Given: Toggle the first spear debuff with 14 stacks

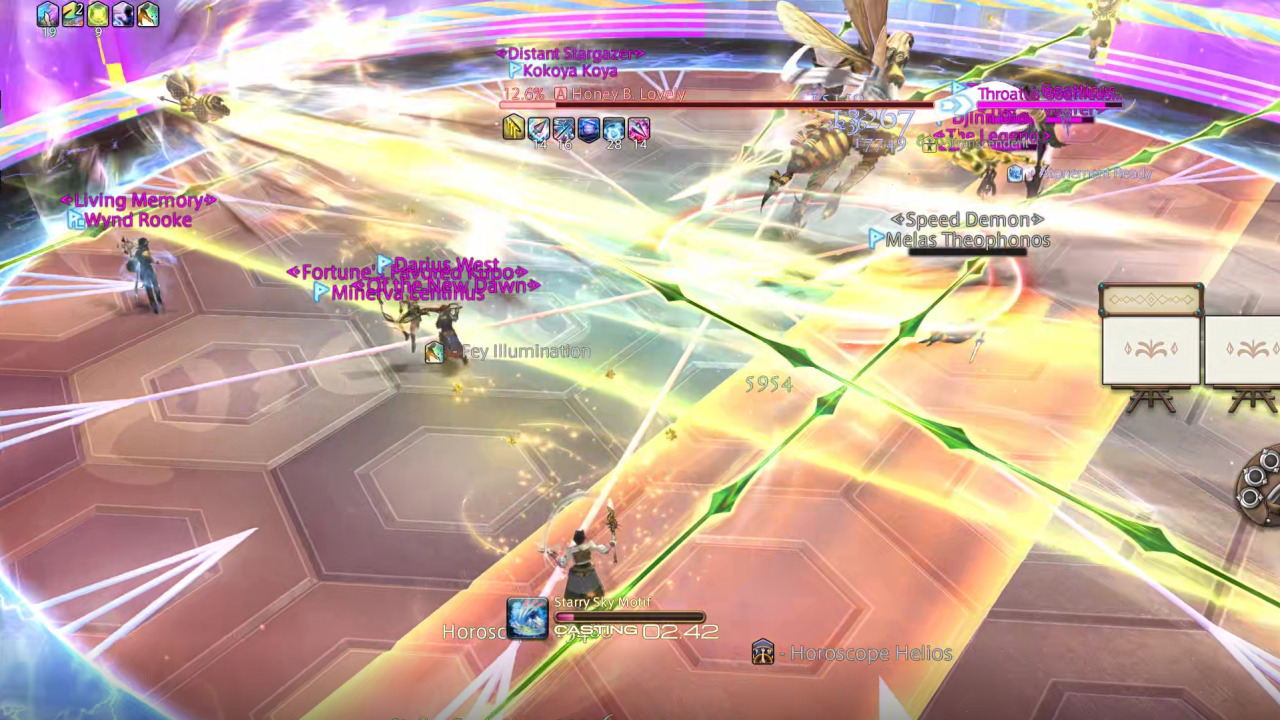Looking at the screenshot, I should [x=537, y=128].
